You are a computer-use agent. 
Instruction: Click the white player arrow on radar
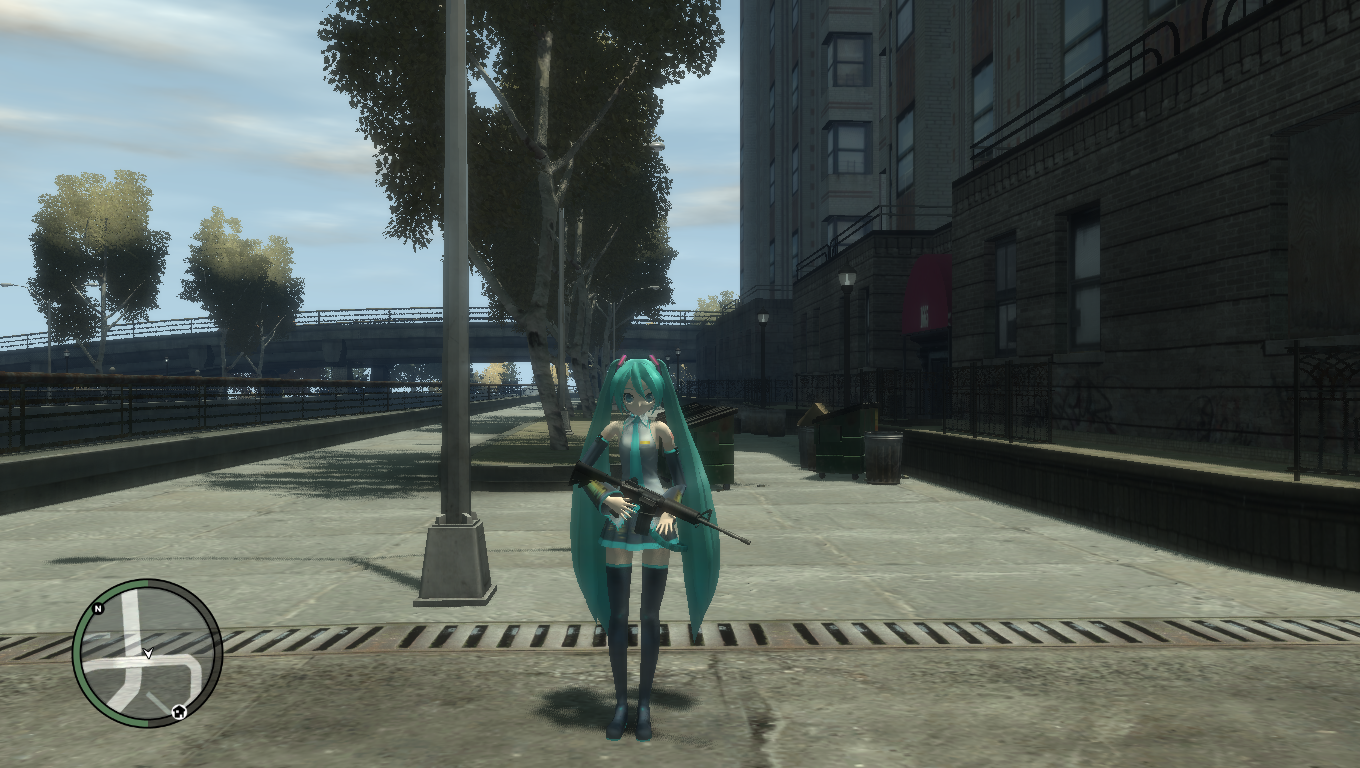[x=148, y=653]
